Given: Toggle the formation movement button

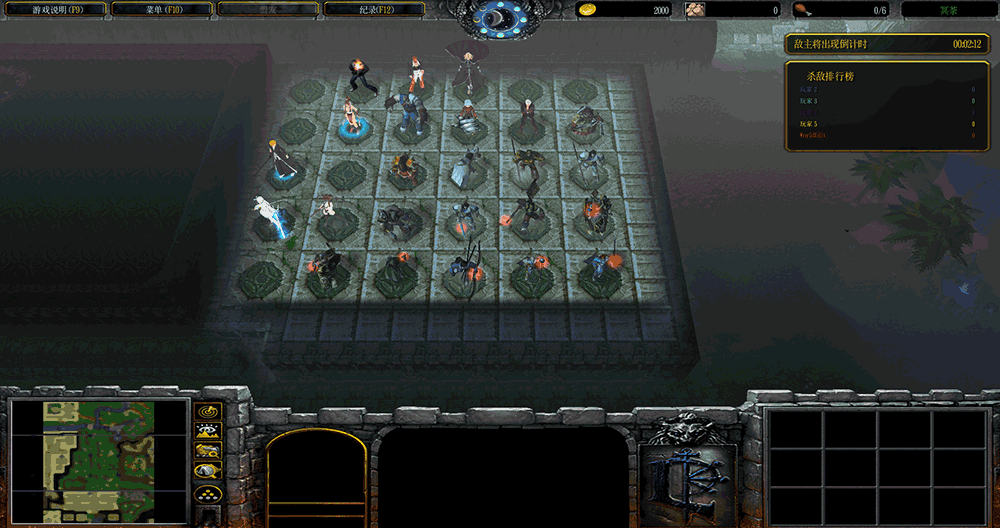Looking at the screenshot, I should [208, 493].
